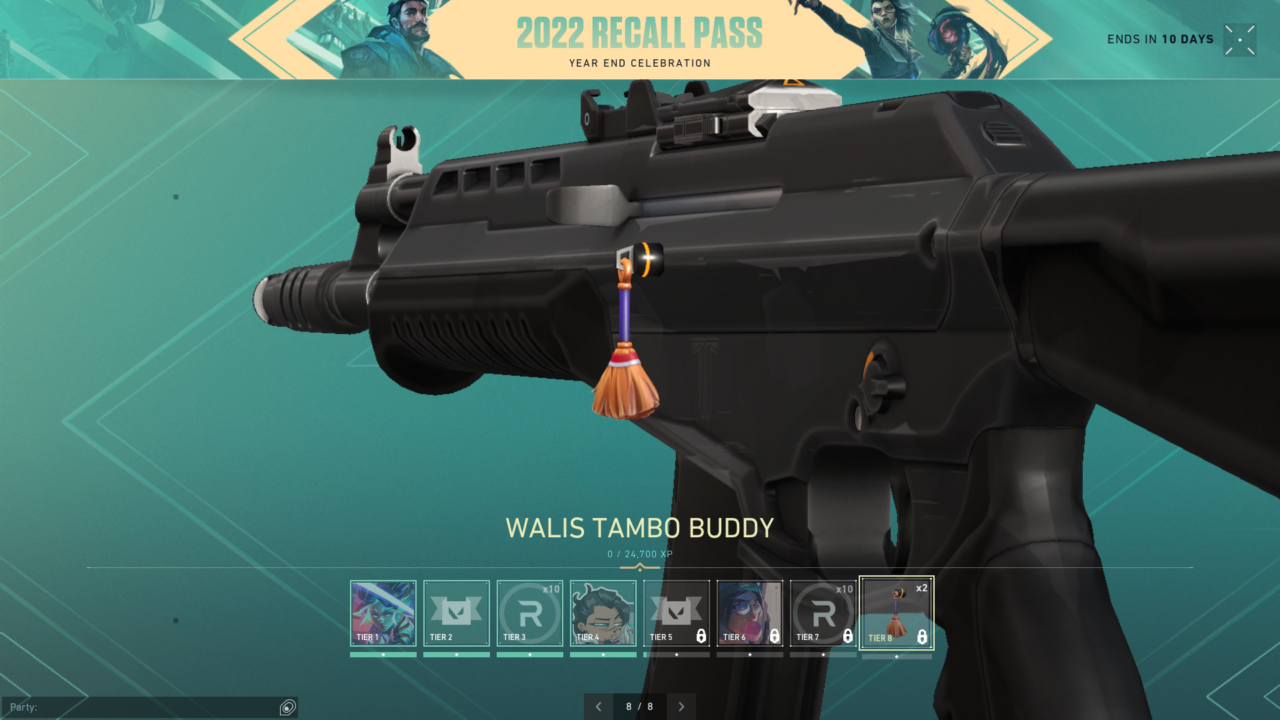Click the fullscreen expand icon top right
This screenshot has height=720, width=1280.
(1240, 39)
